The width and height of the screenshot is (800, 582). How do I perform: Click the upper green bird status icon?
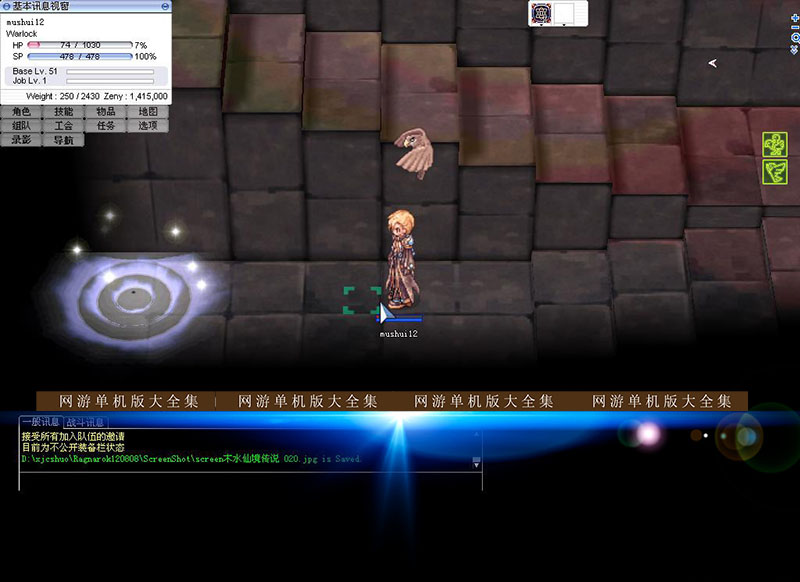click(x=775, y=145)
